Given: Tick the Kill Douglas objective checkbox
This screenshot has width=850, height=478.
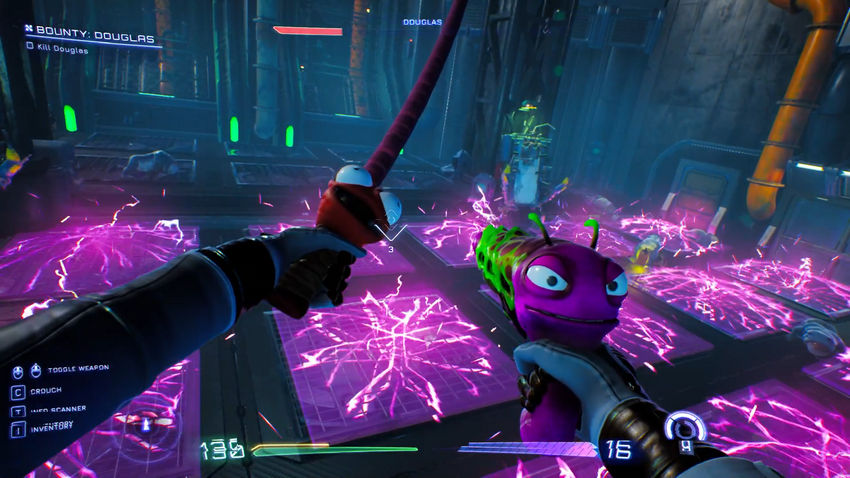Looking at the screenshot, I should 30,47.
